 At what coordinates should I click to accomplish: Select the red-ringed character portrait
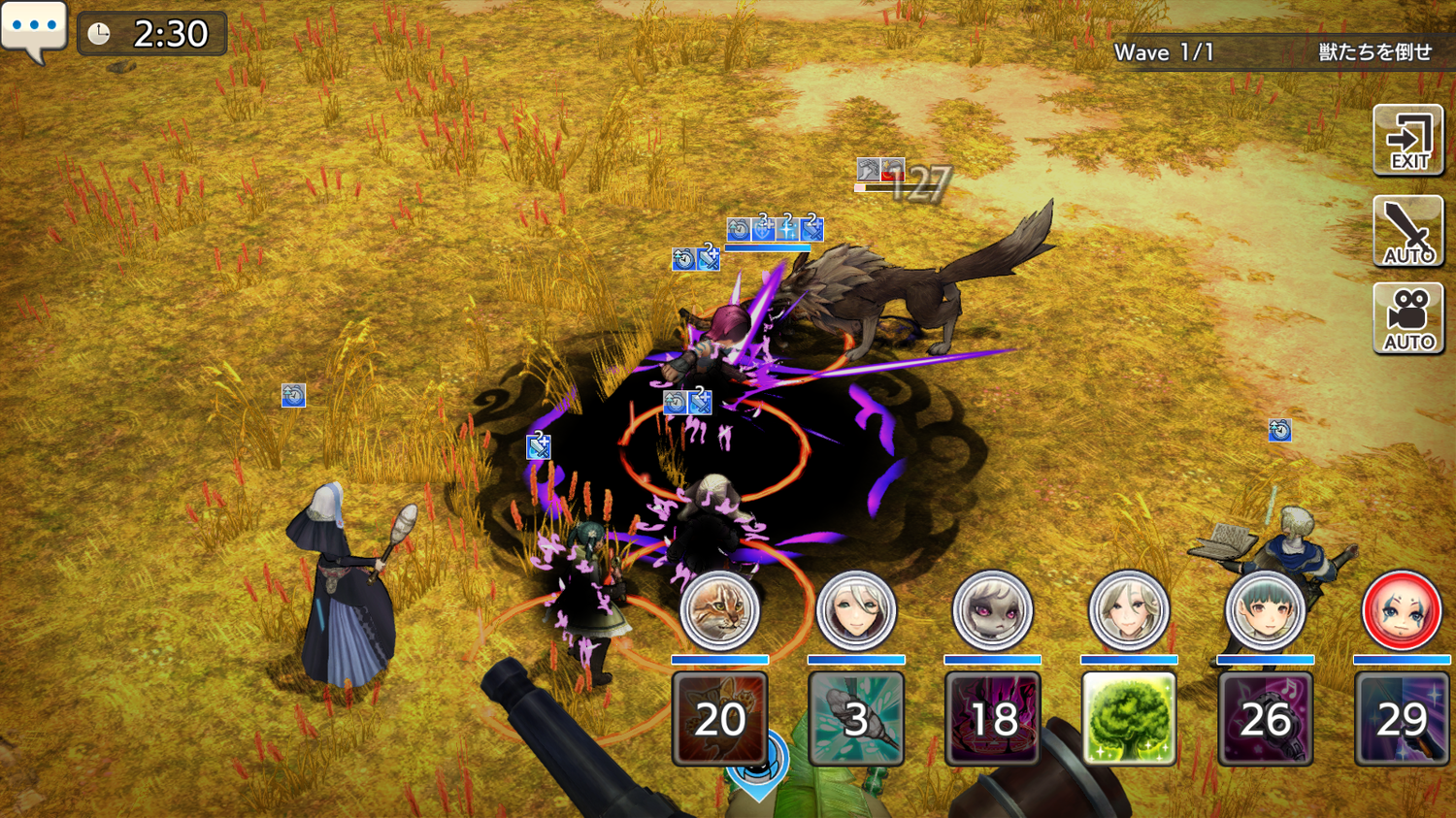(1401, 610)
